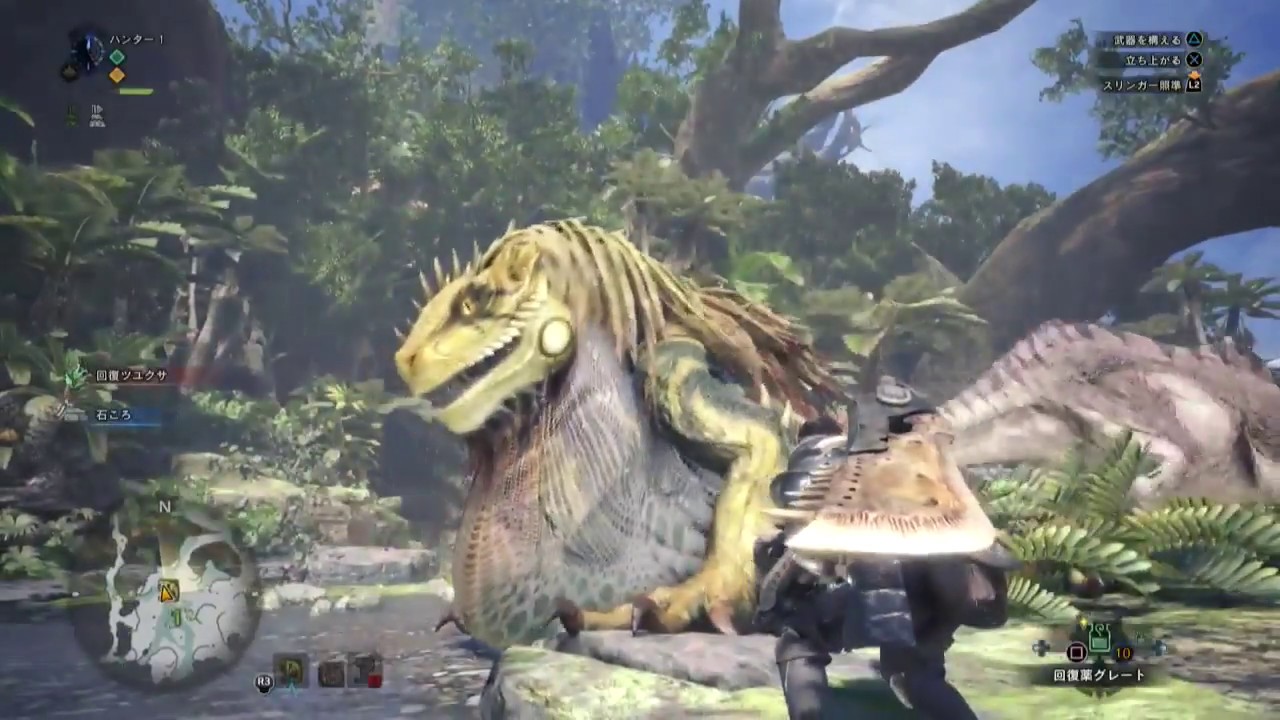
Task: Select the 回復薬グレート item slot icon
Action: click(1100, 640)
